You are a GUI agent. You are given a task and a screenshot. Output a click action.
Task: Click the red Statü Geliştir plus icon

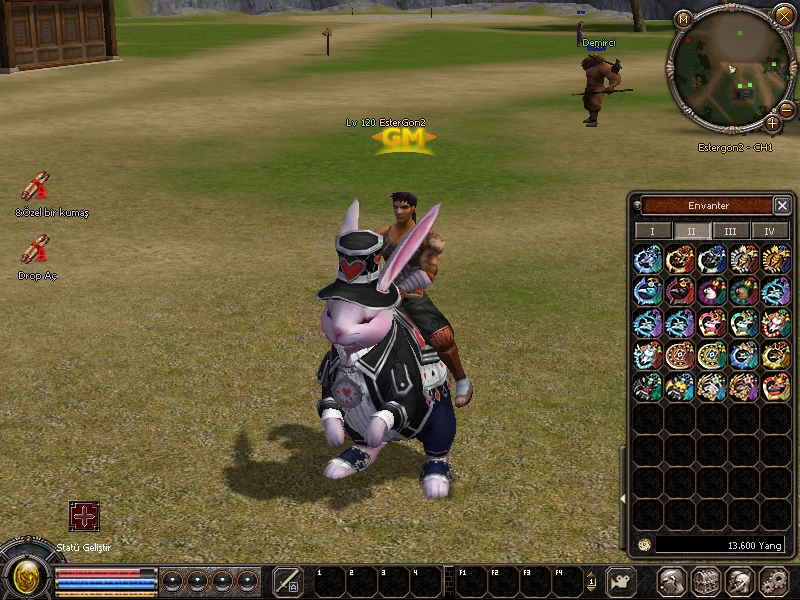[x=84, y=516]
